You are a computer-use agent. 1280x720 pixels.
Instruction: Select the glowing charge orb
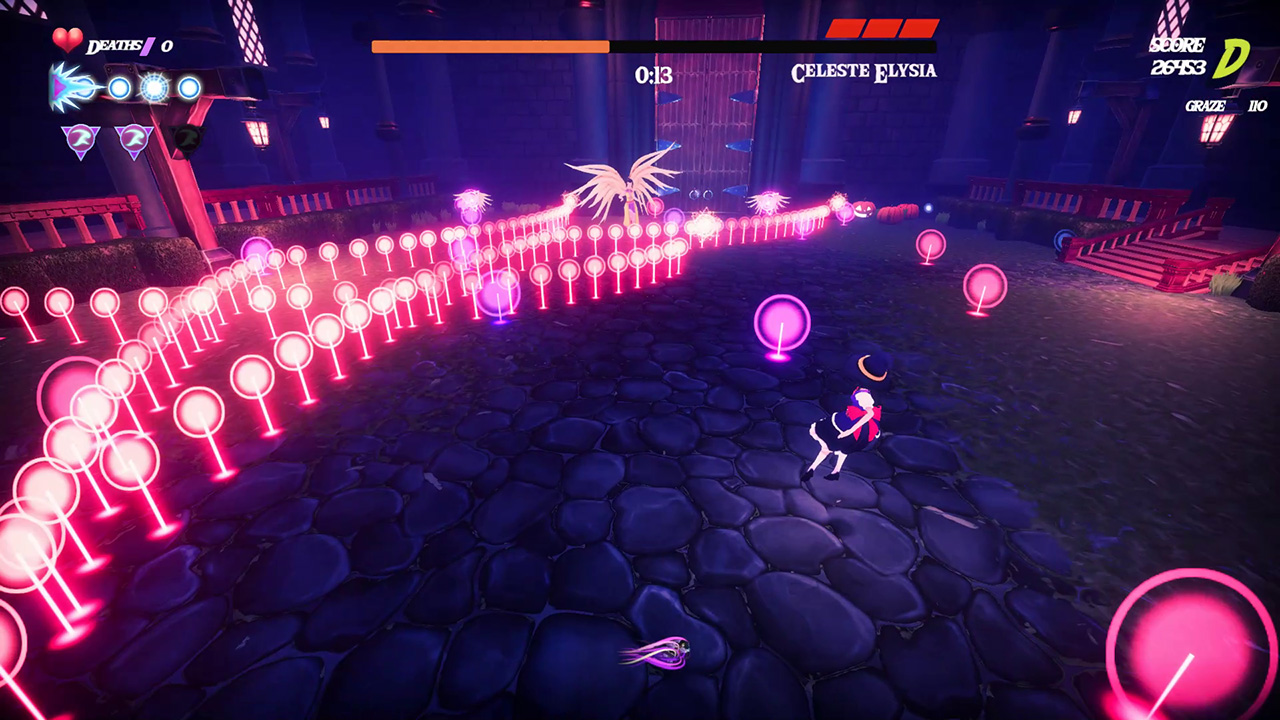(152, 89)
